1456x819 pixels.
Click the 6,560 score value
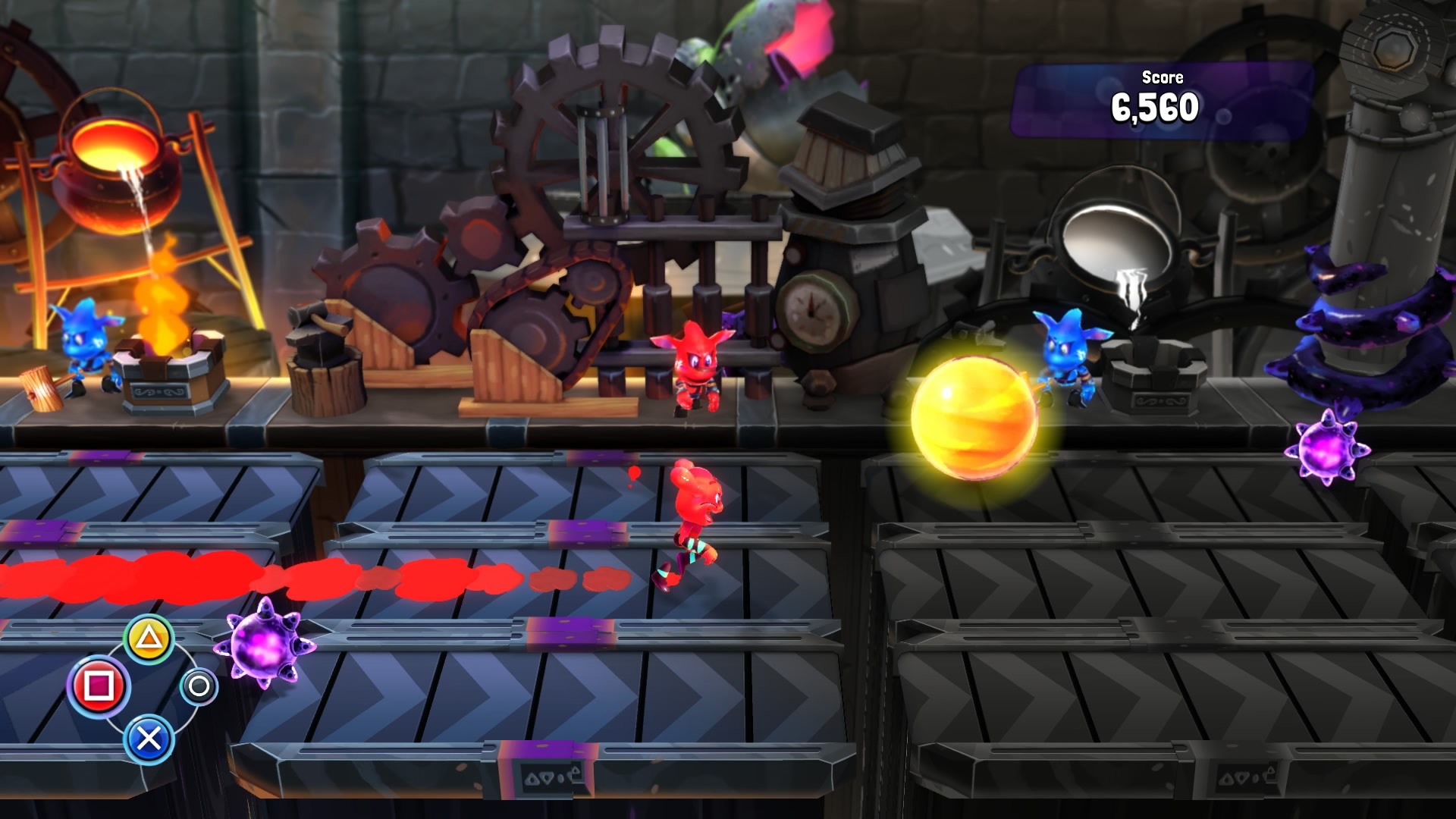[1155, 108]
